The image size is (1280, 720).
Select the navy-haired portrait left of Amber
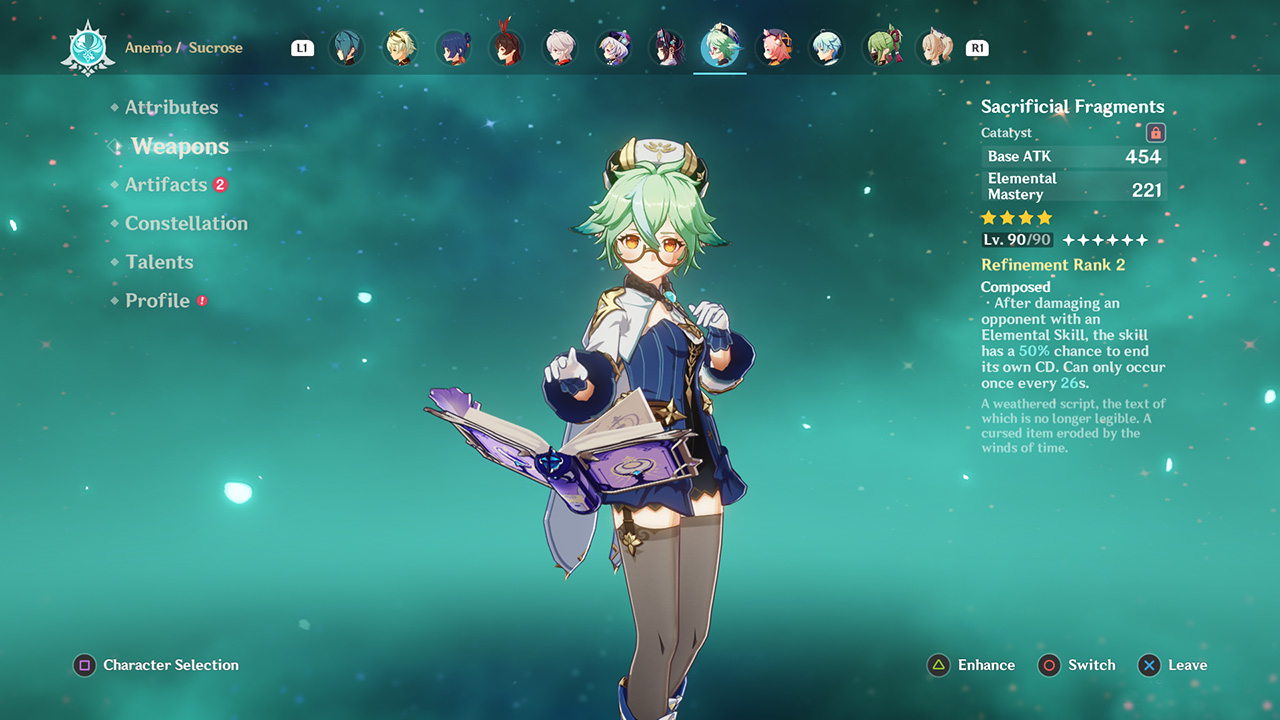click(454, 47)
